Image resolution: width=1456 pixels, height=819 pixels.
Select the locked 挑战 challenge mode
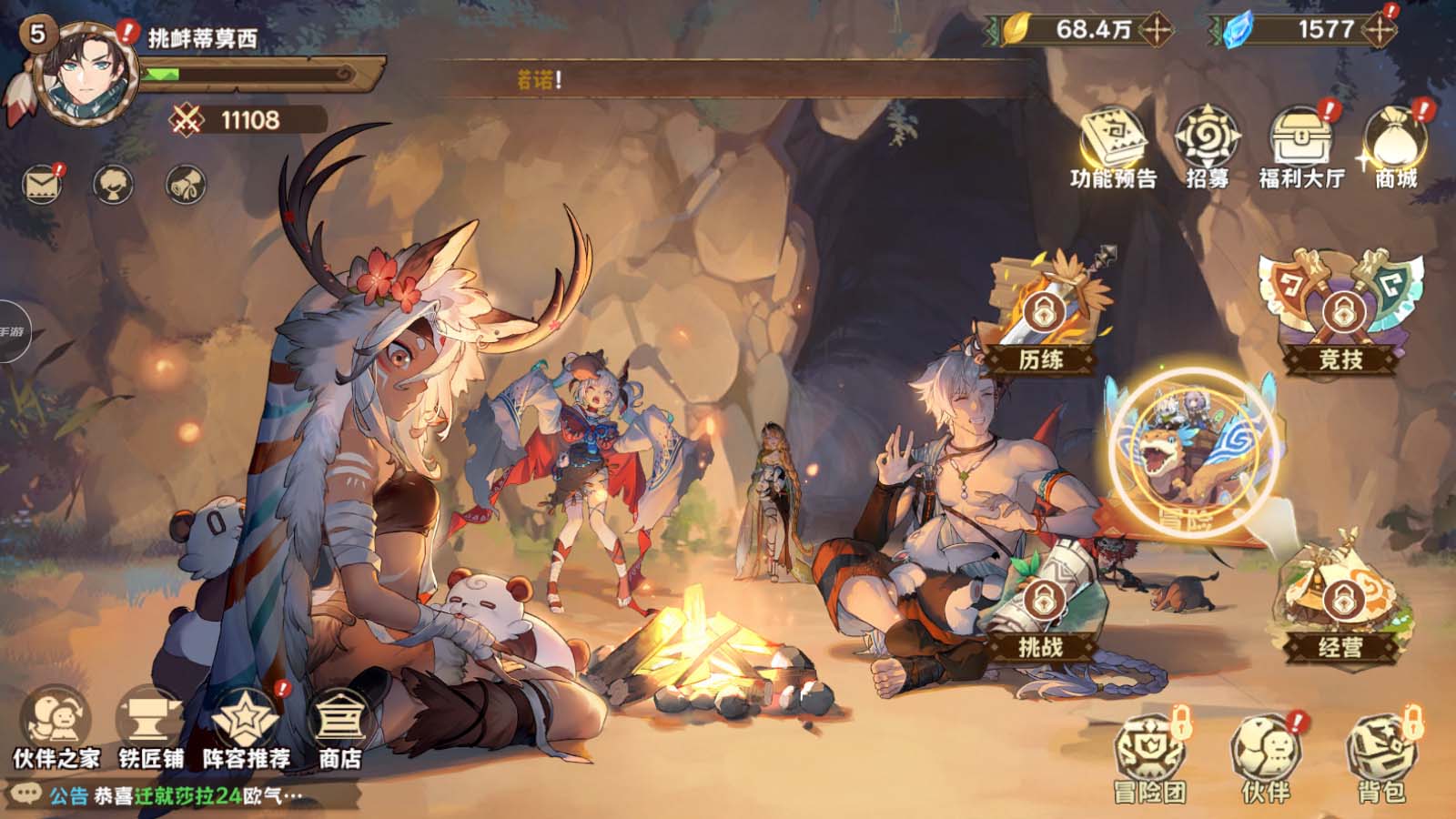[1041, 608]
